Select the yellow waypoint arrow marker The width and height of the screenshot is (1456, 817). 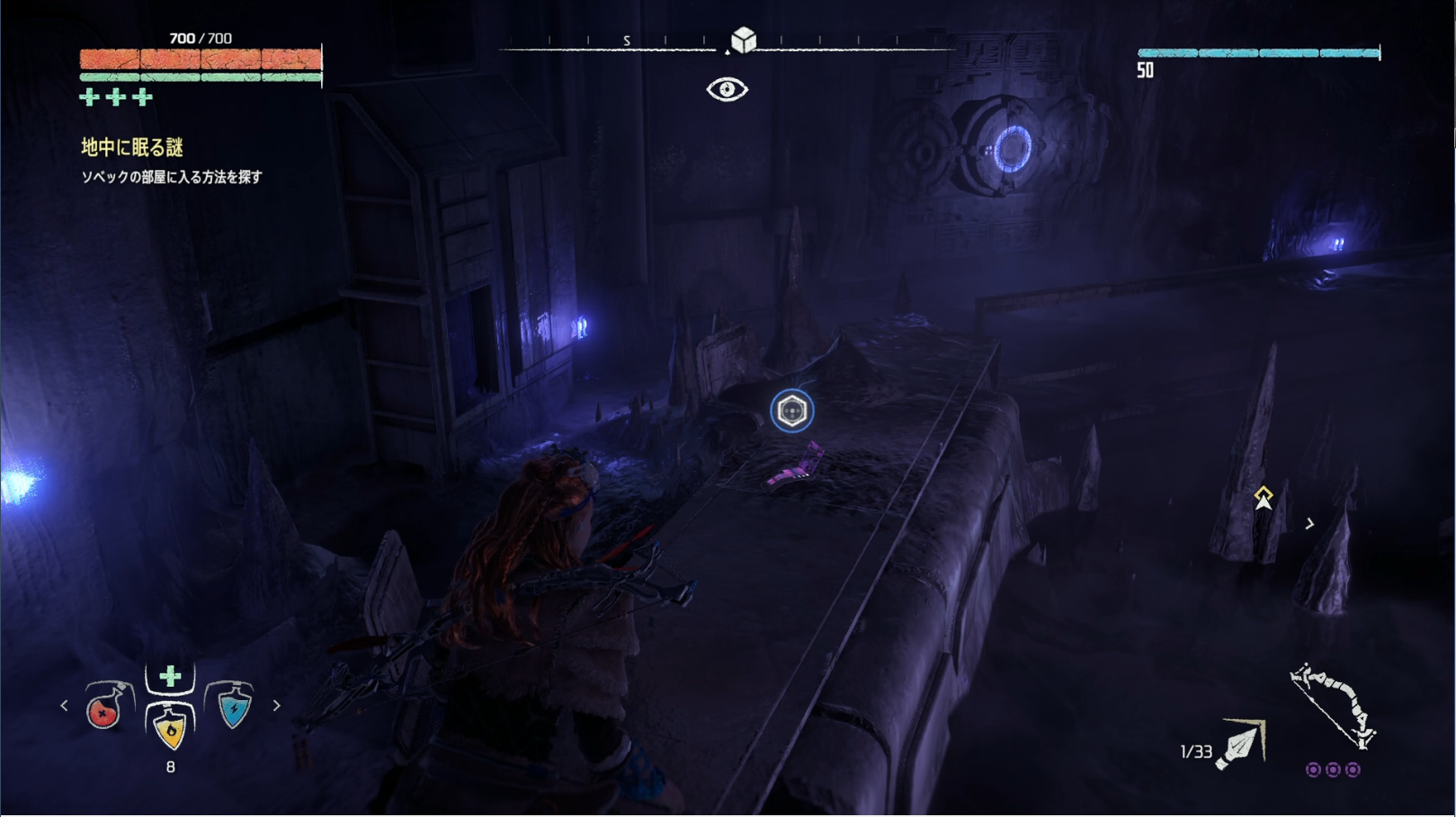pos(1264,497)
